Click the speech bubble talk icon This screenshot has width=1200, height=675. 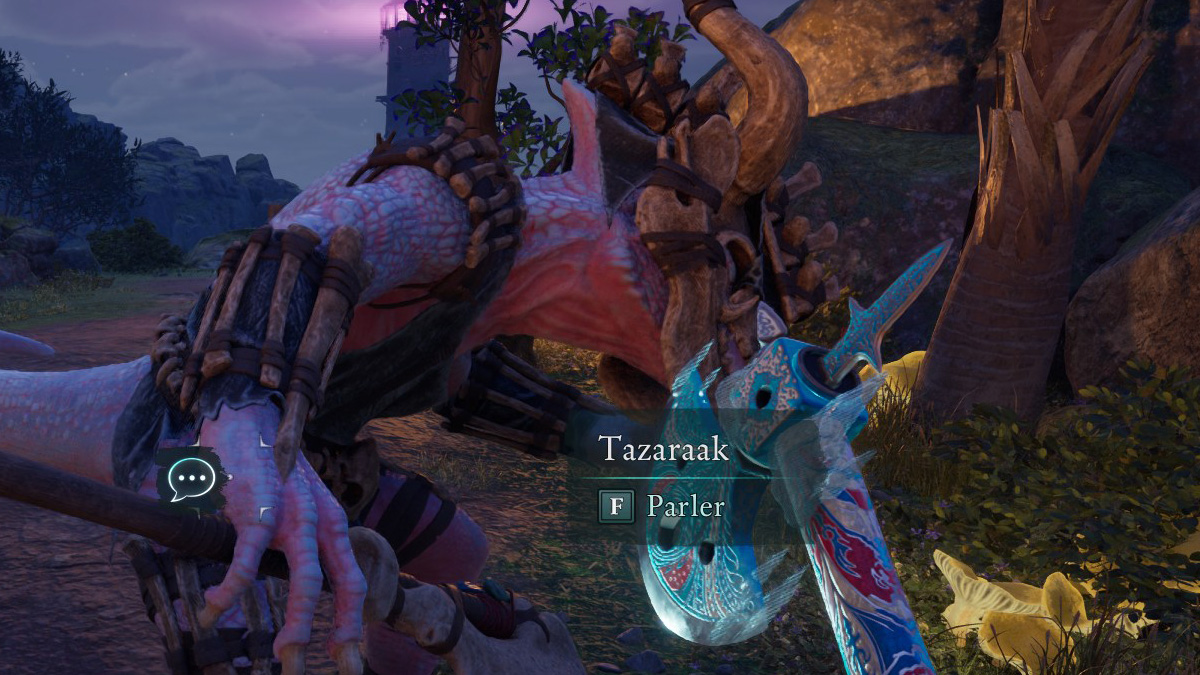(189, 481)
